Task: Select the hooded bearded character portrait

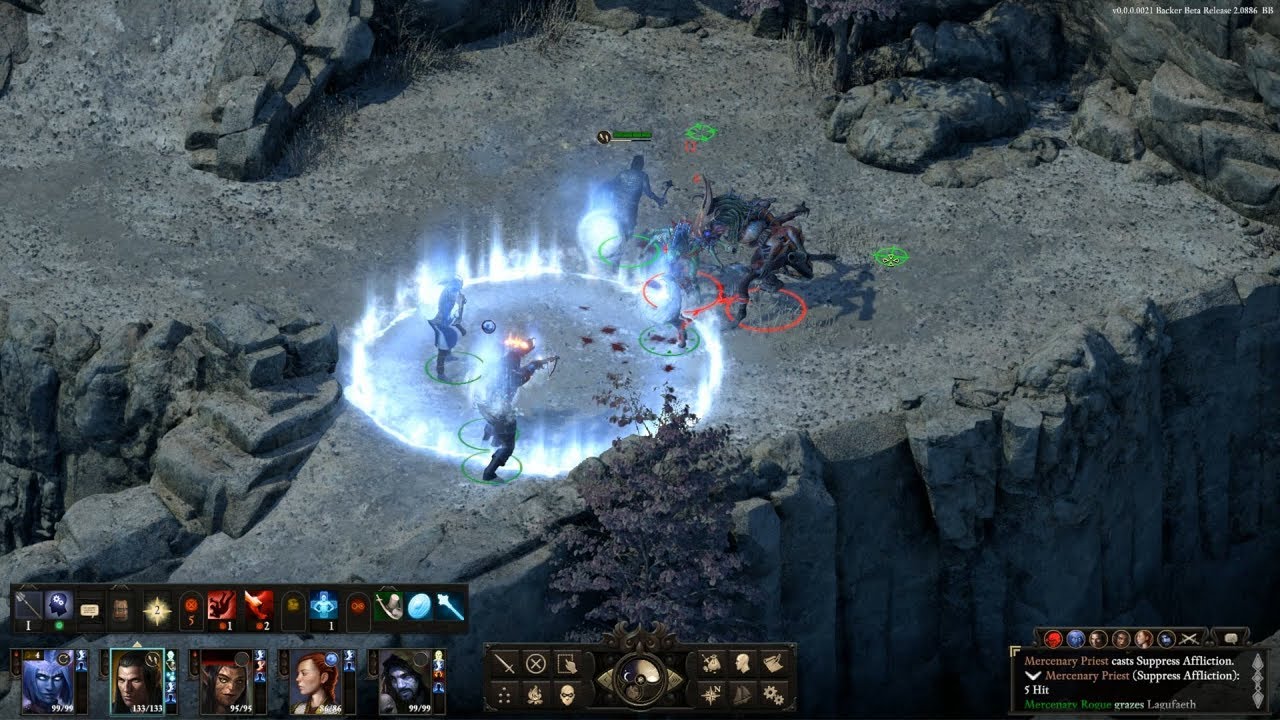Action: point(404,681)
